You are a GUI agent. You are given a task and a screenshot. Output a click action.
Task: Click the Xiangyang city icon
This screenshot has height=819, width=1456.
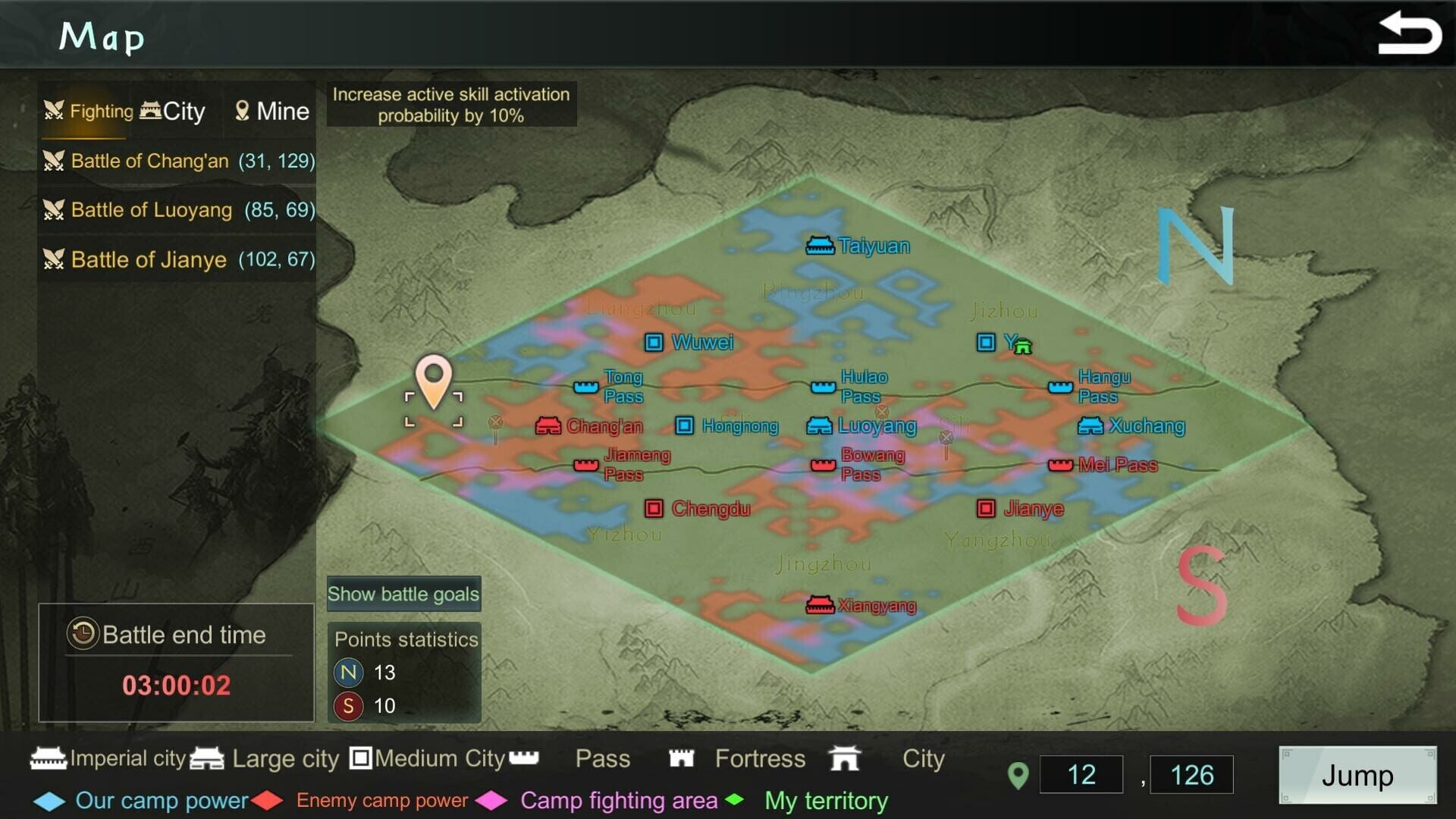[821, 604]
